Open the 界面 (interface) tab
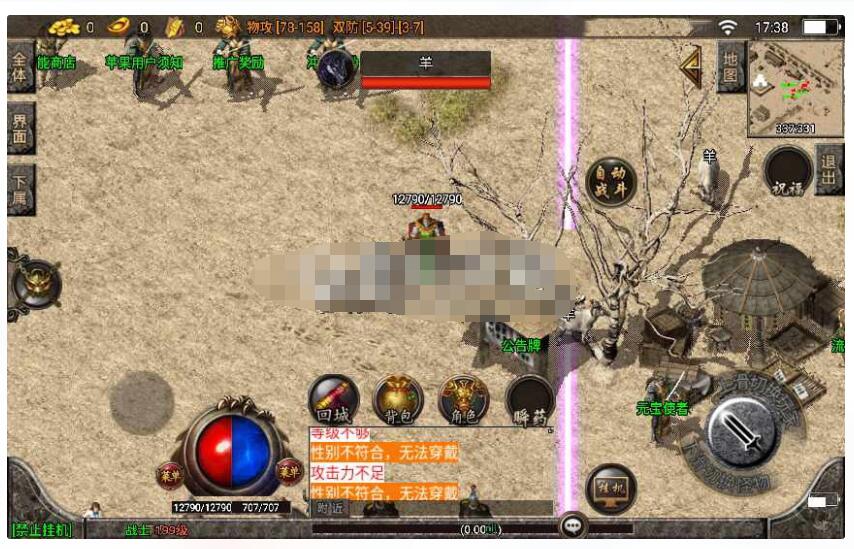 coord(20,128)
